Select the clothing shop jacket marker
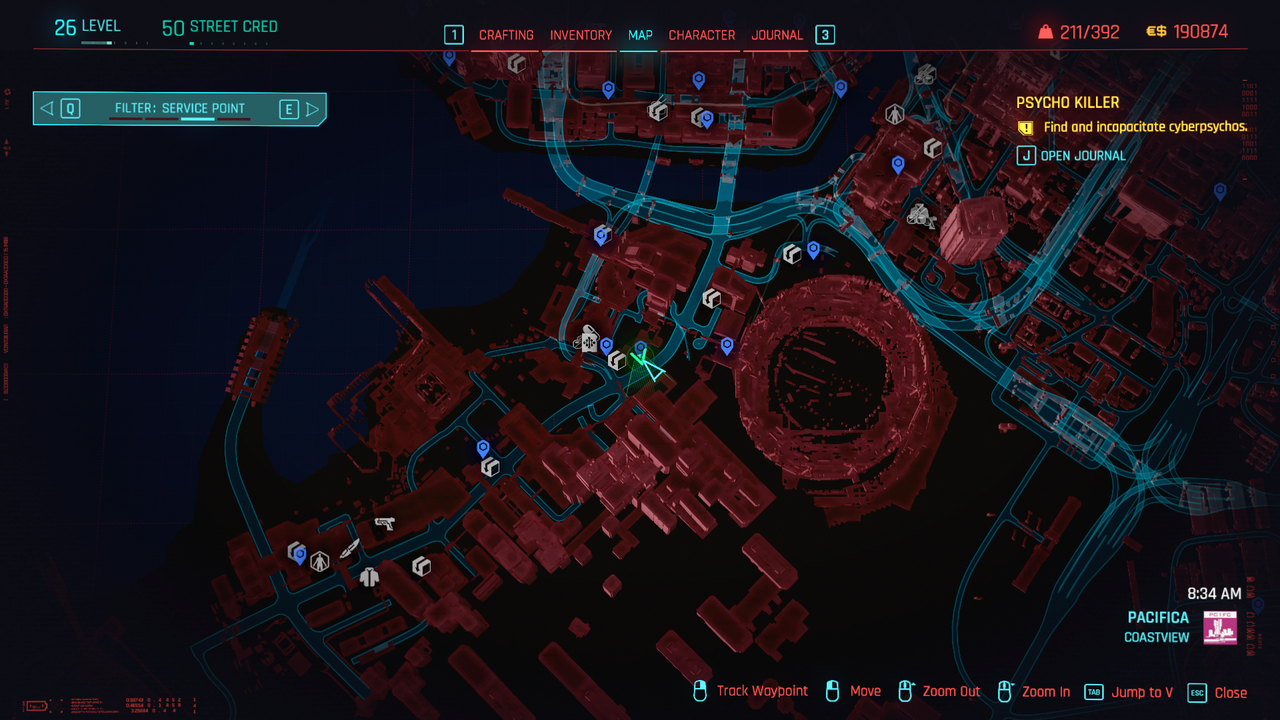This screenshot has height=720, width=1280. [370, 576]
